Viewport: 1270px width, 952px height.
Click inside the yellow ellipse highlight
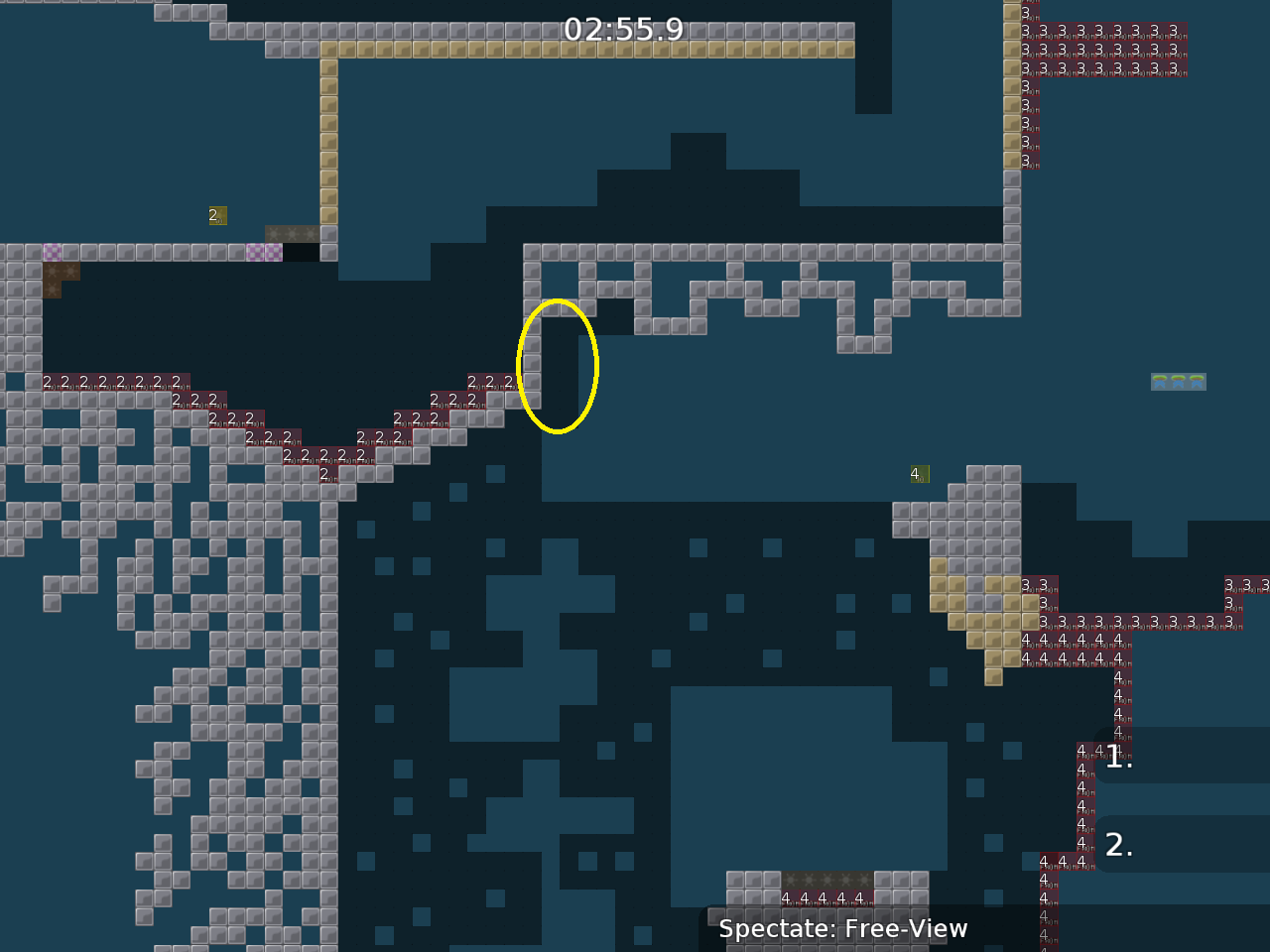pyautogui.click(x=558, y=365)
